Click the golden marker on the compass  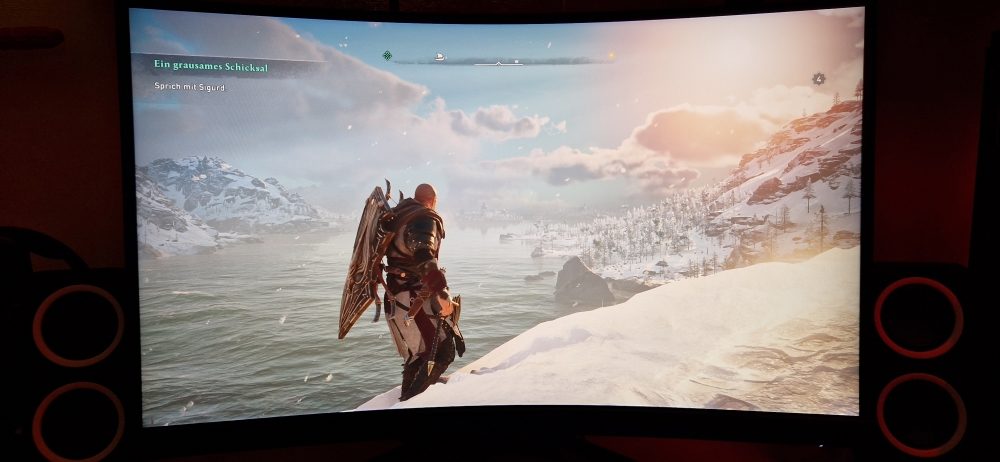pyautogui.click(x=610, y=55)
